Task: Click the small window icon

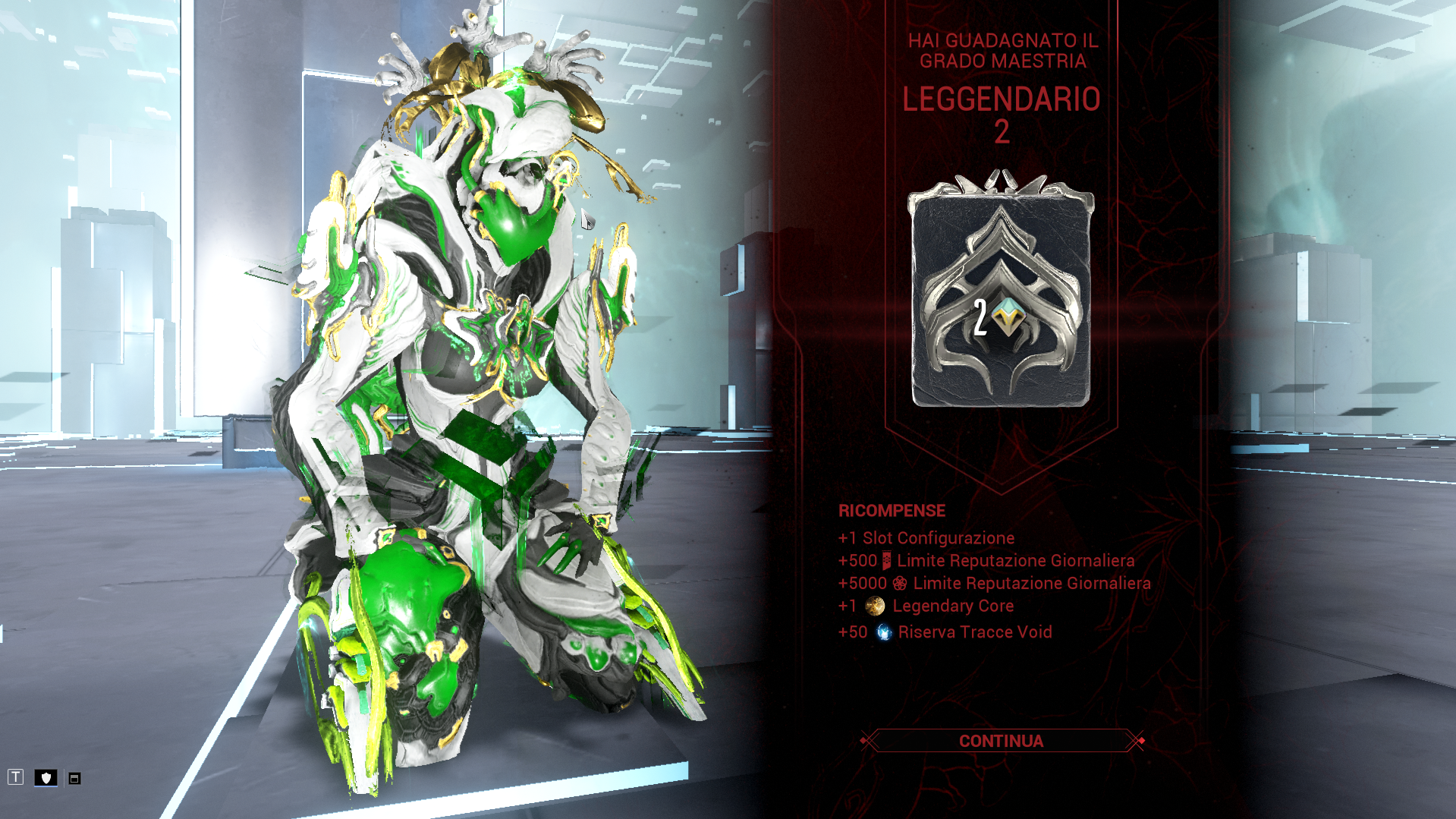Action: (x=74, y=778)
